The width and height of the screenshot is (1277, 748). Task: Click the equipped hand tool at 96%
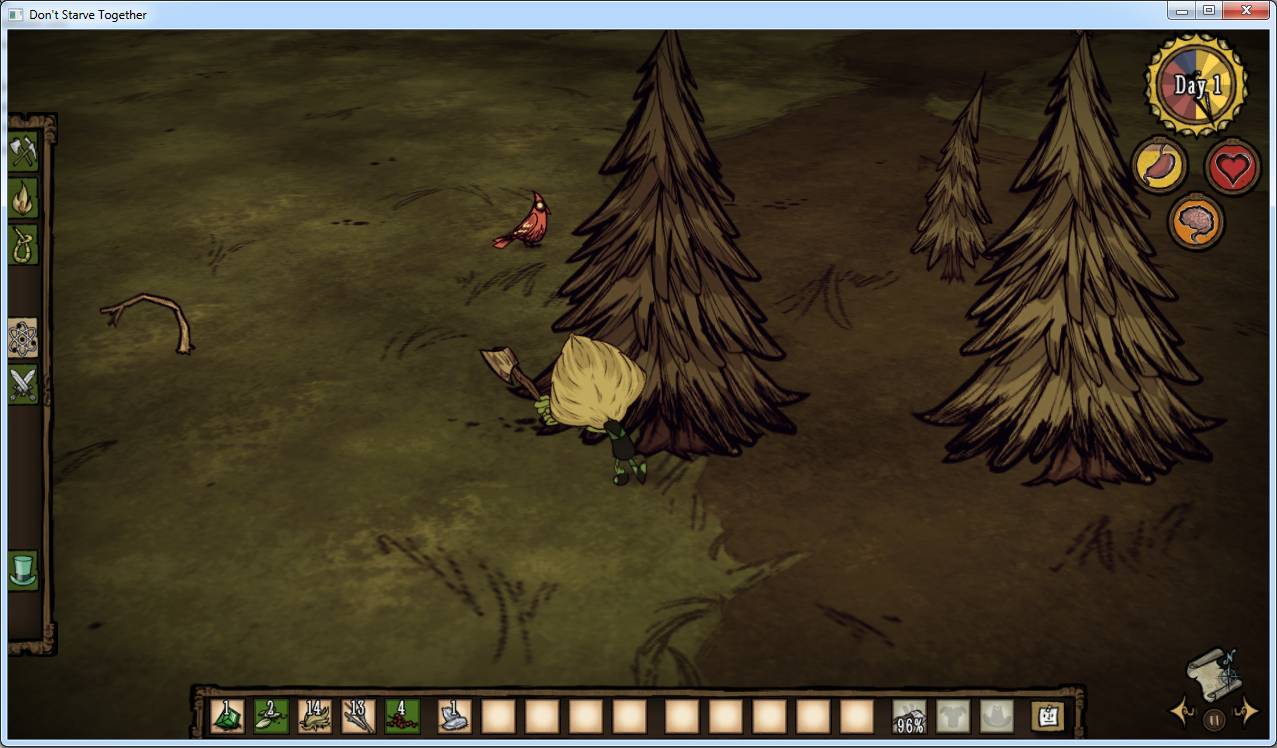pyautogui.click(x=909, y=716)
